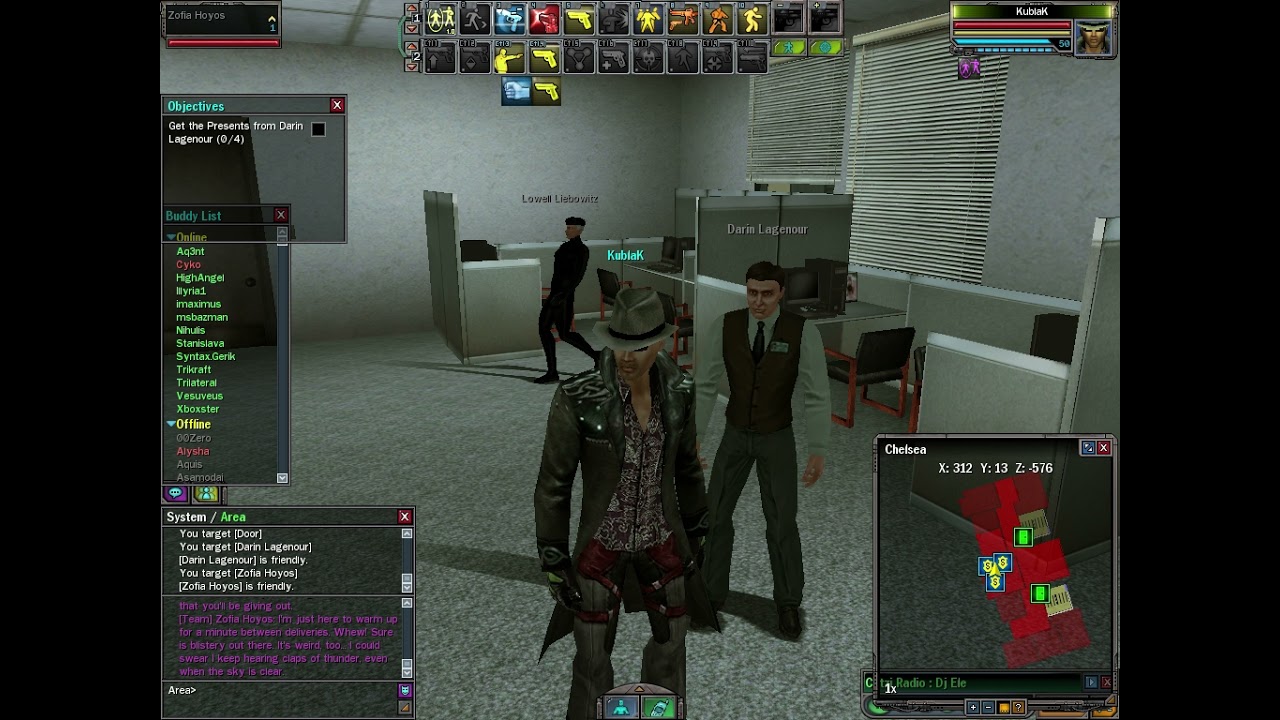Select buddy HighAngel in the list
Image resolution: width=1280 pixels, height=720 pixels.
tap(200, 278)
